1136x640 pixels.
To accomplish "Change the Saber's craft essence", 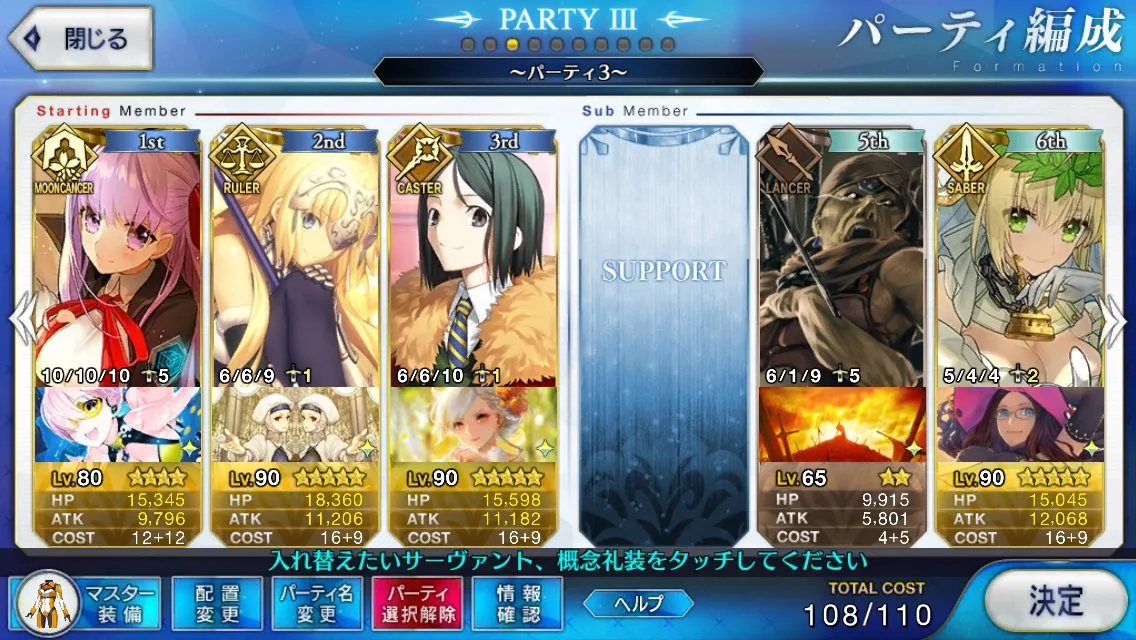I will point(1019,424).
